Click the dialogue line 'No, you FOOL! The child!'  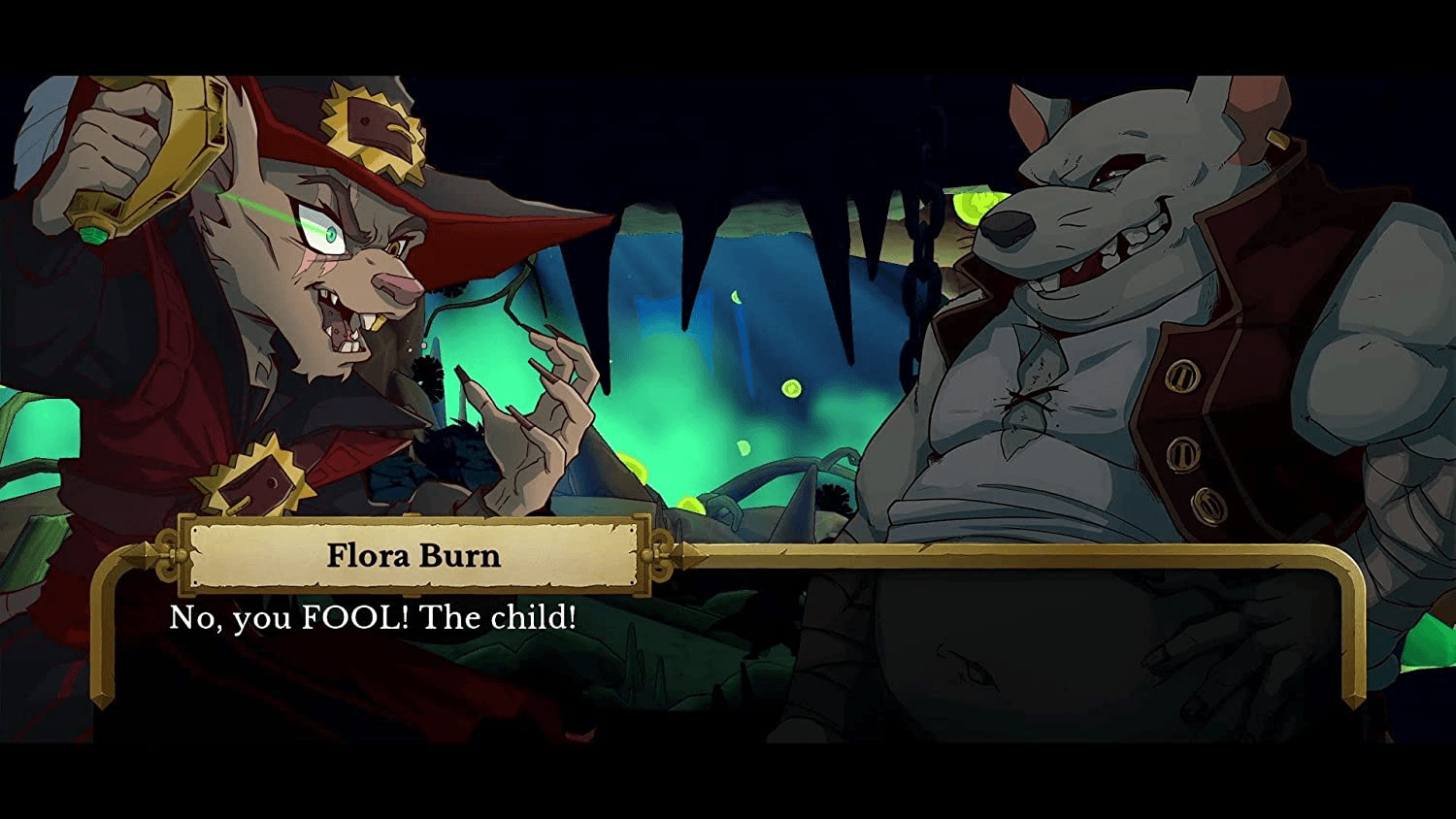pyautogui.click(x=374, y=617)
